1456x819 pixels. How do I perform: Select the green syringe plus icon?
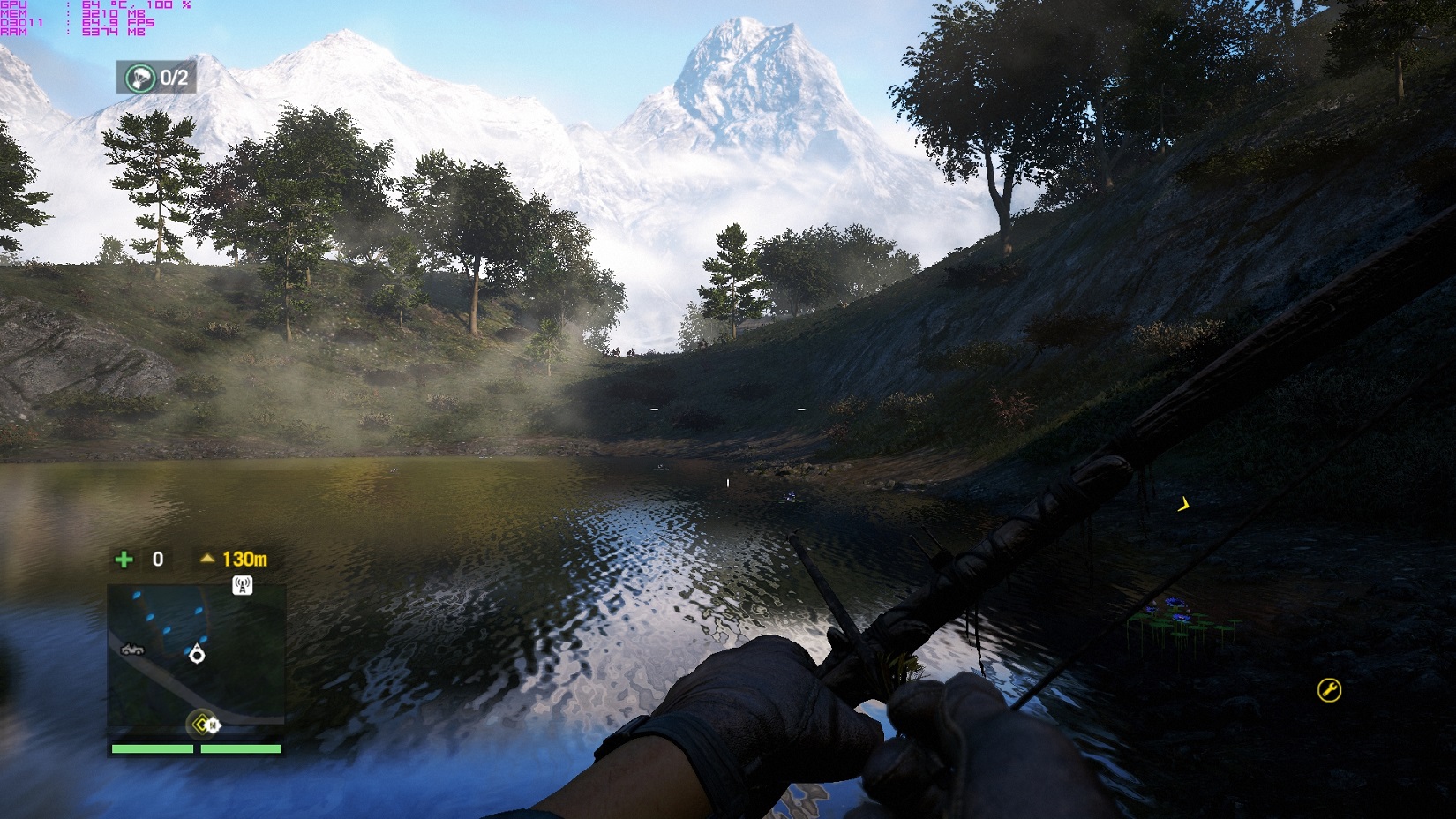tap(124, 559)
